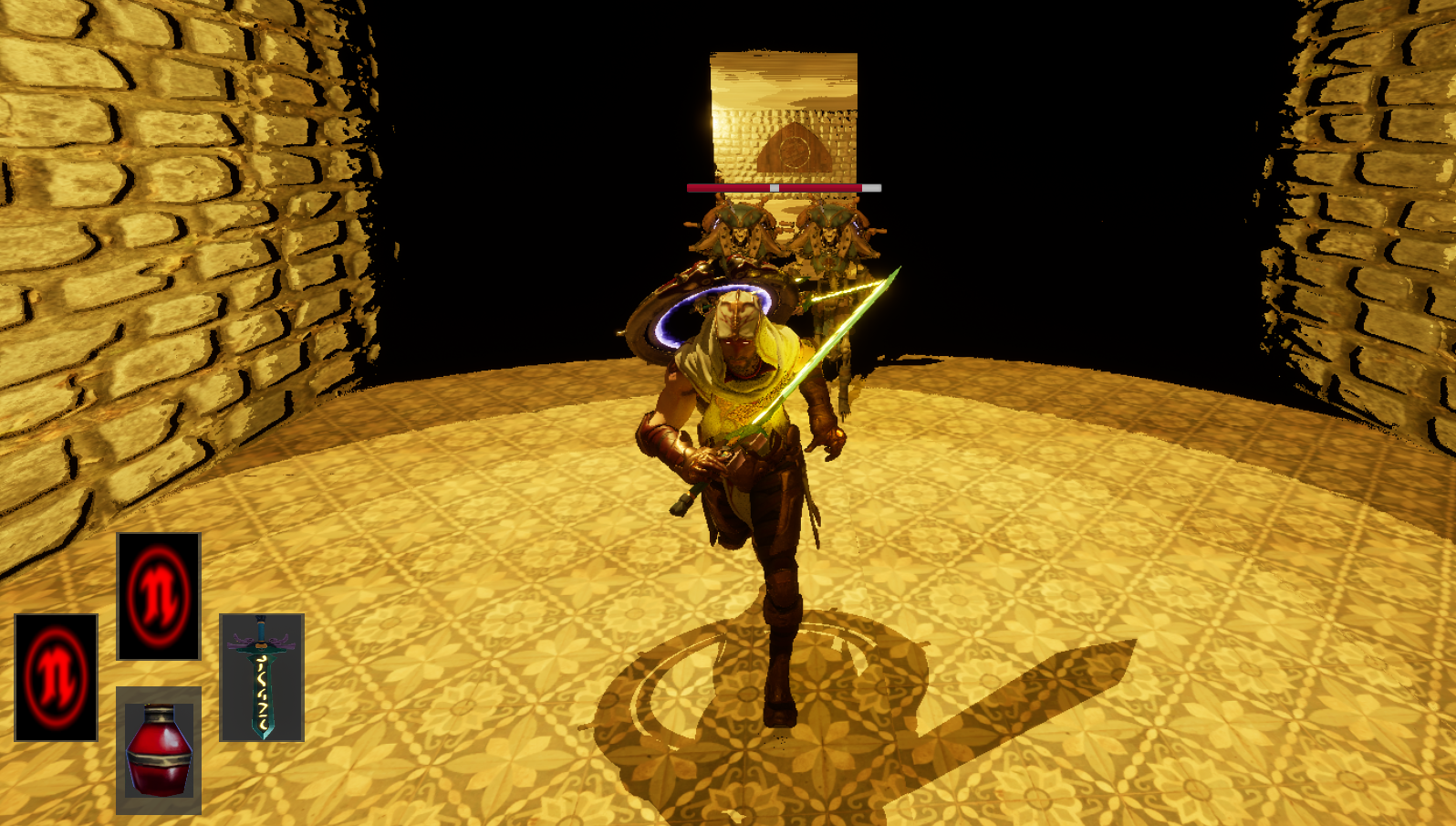Image resolution: width=1456 pixels, height=826 pixels.
Task: Click the right enemy's partially depleted health bar
Action: click(830, 186)
